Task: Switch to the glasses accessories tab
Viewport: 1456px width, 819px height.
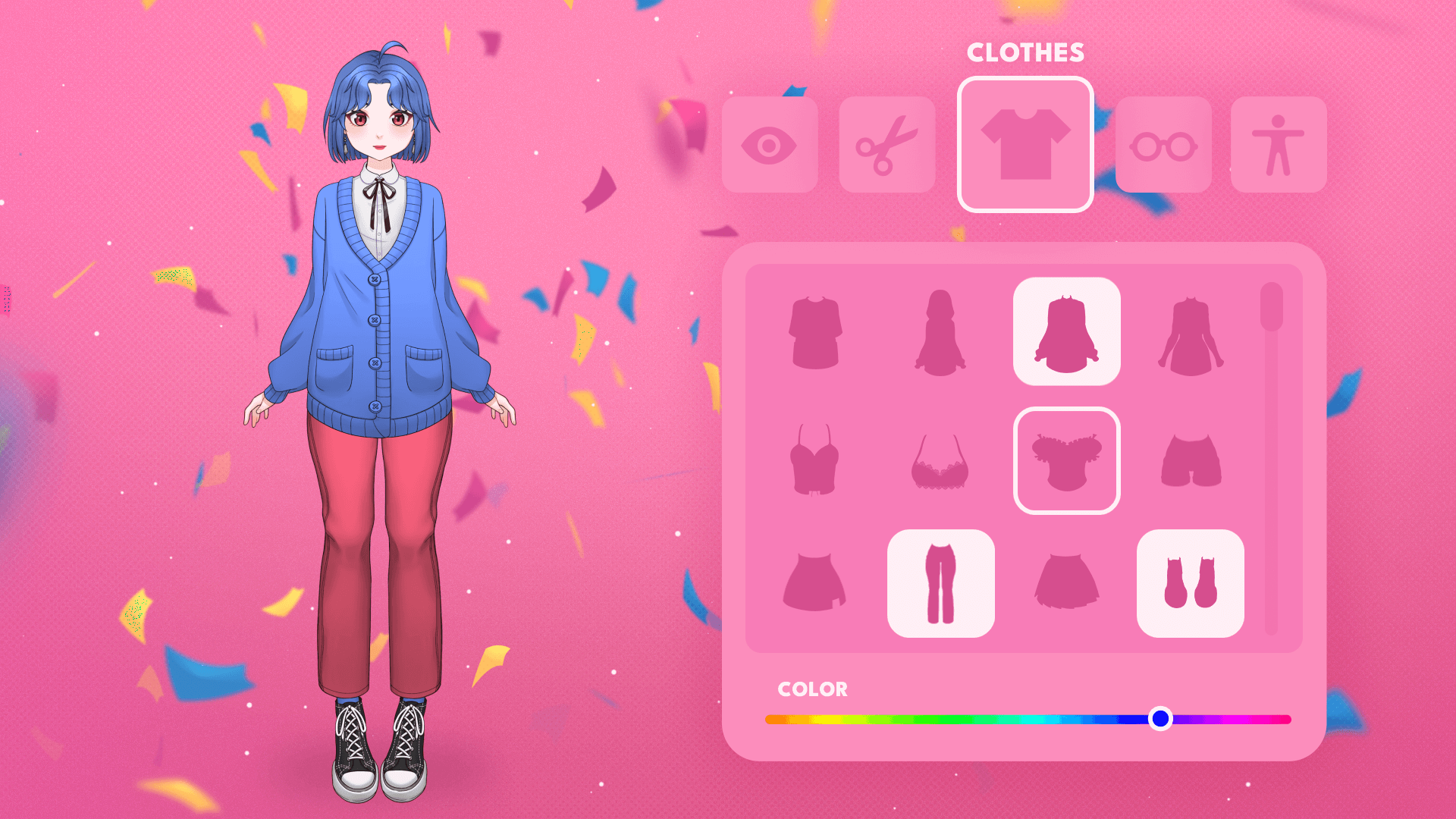Action: 1163,145
